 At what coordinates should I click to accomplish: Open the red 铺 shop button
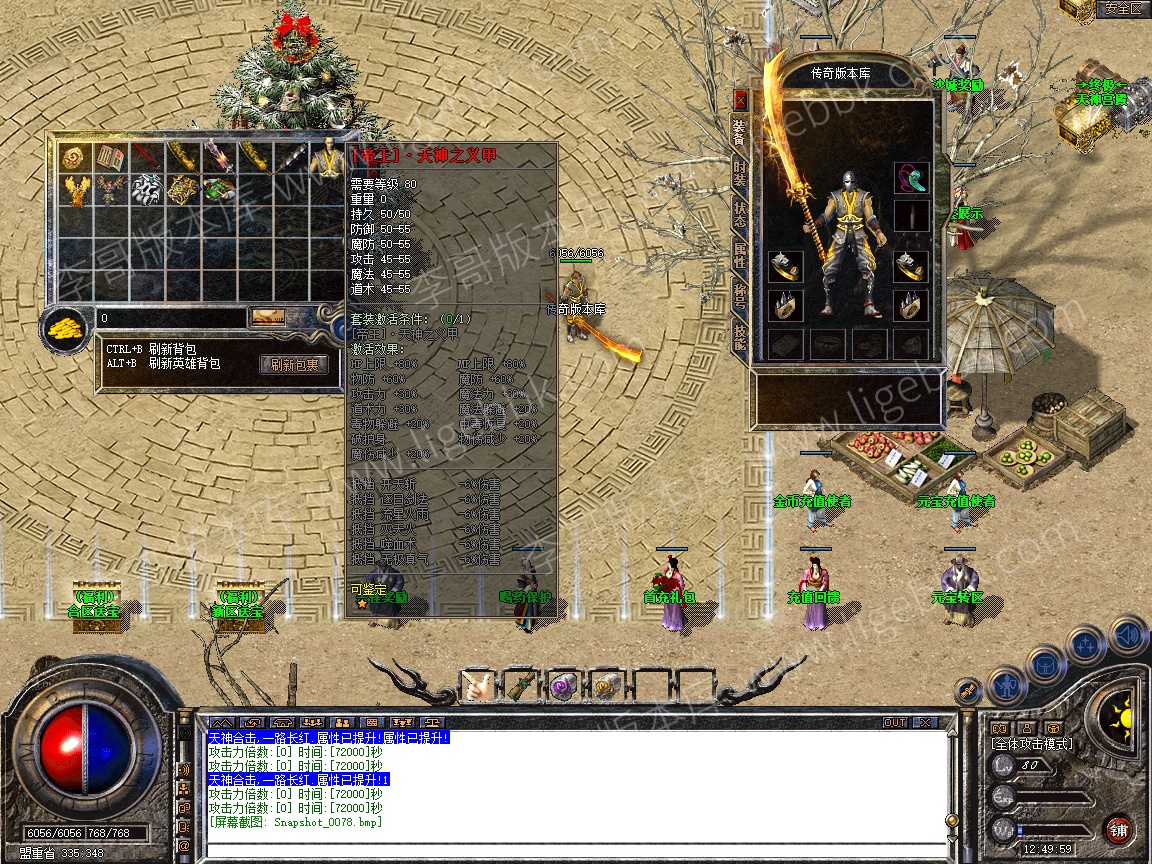[x=1118, y=829]
